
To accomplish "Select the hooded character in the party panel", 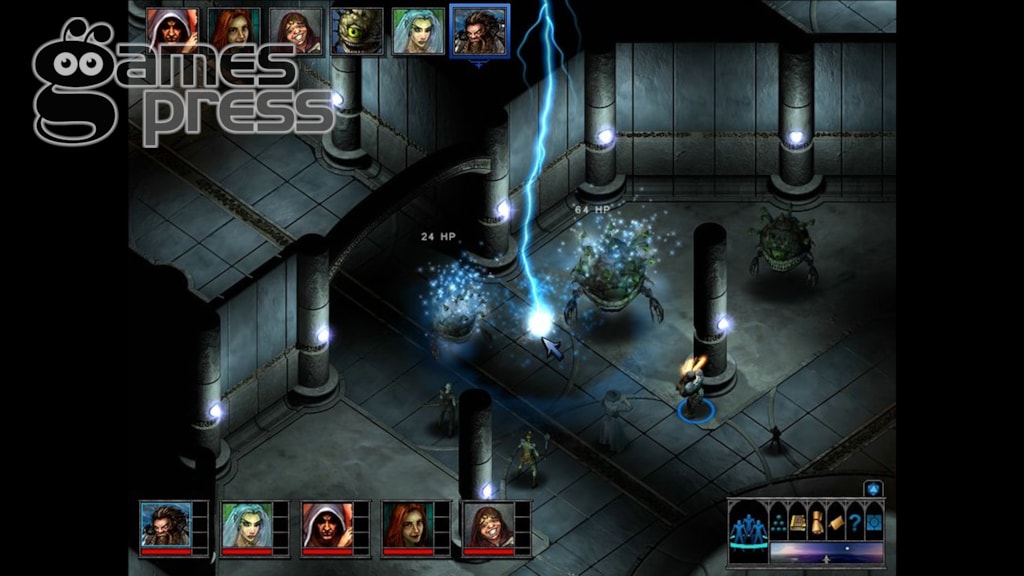I will (x=327, y=525).
